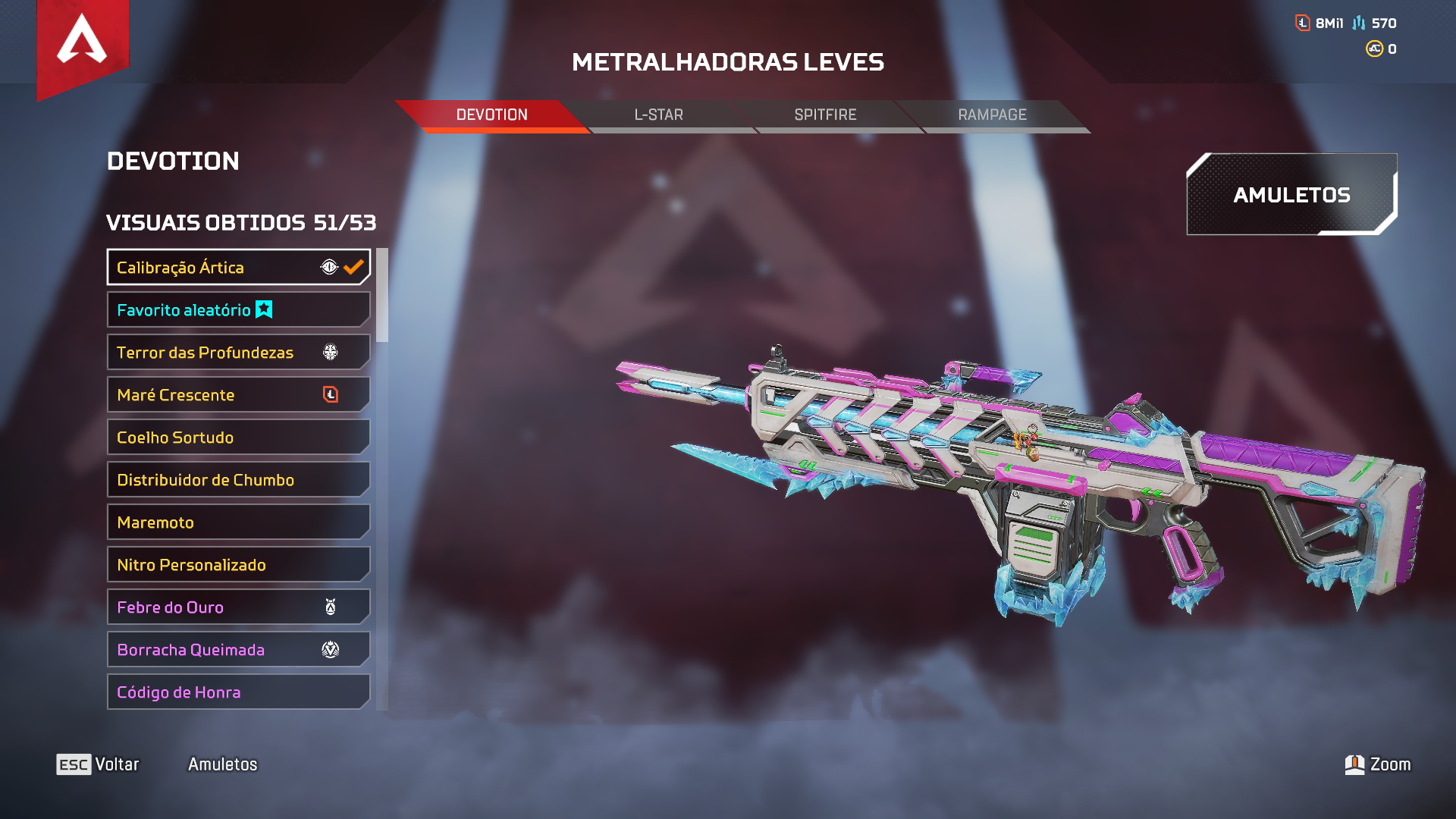The image size is (1456, 819).
Task: Click the Apex Legends logo banner
Action: click(83, 44)
